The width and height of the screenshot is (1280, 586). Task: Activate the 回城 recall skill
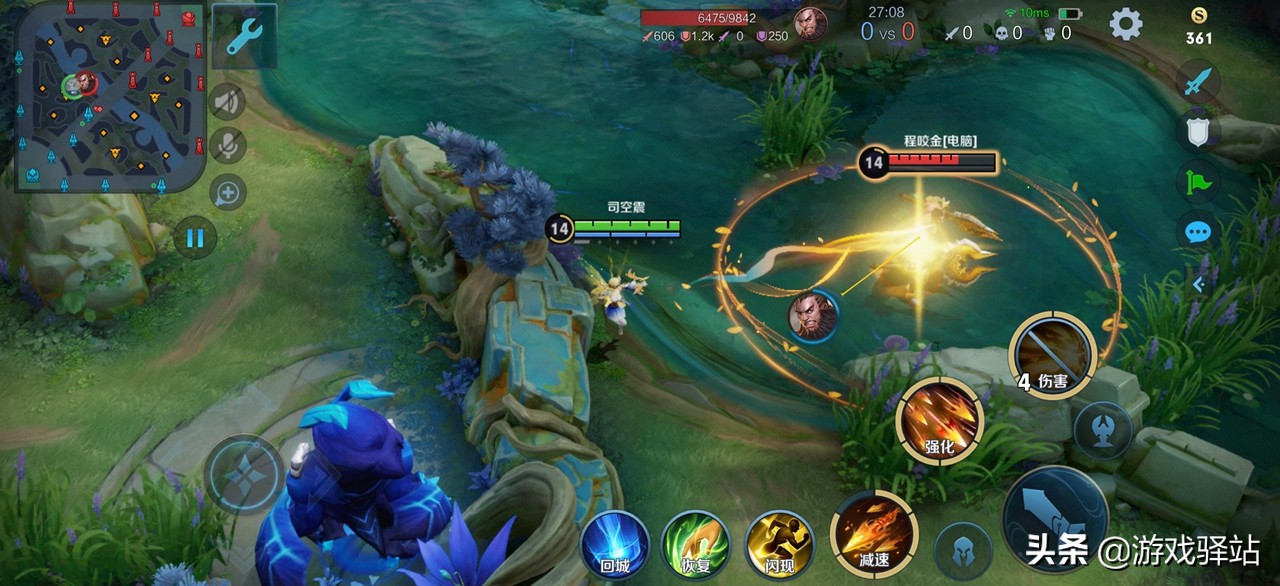[615, 544]
